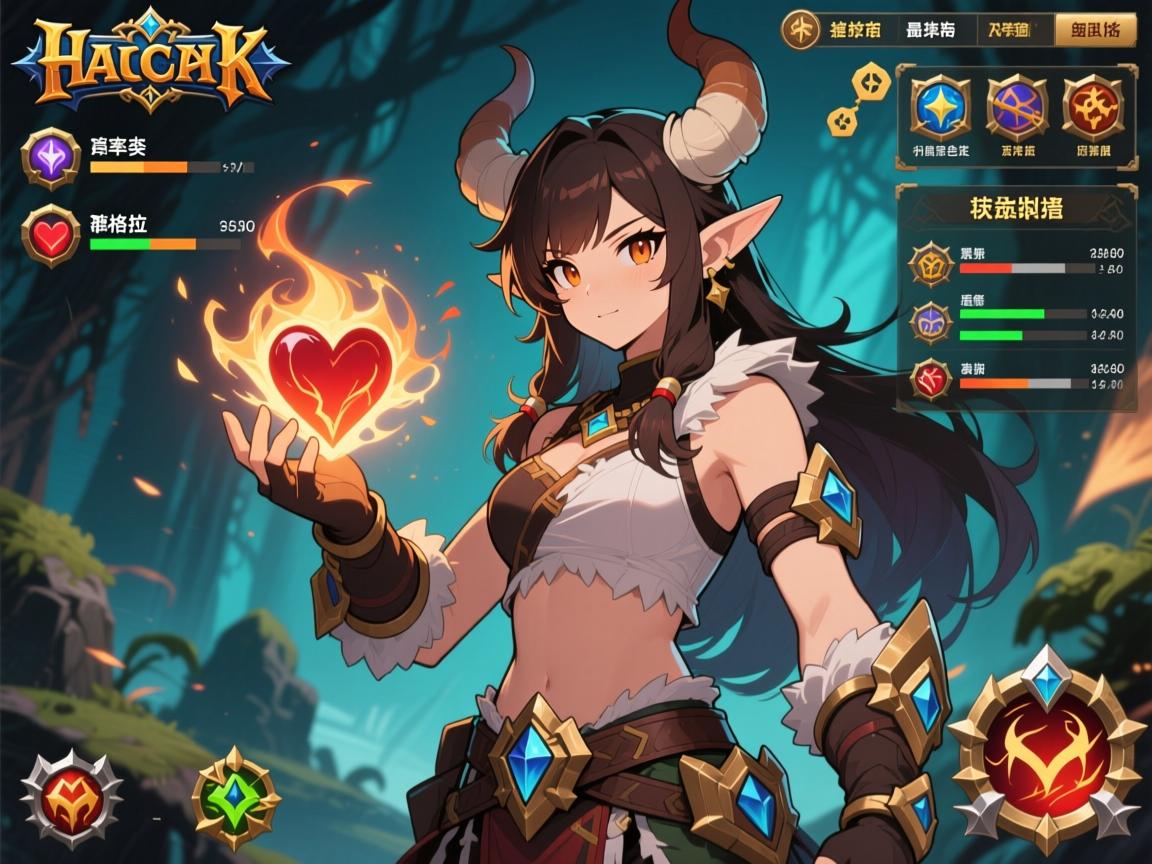Activate the purple crossed-lines skill icon
This screenshot has width=1152, height=864.
point(1017,105)
